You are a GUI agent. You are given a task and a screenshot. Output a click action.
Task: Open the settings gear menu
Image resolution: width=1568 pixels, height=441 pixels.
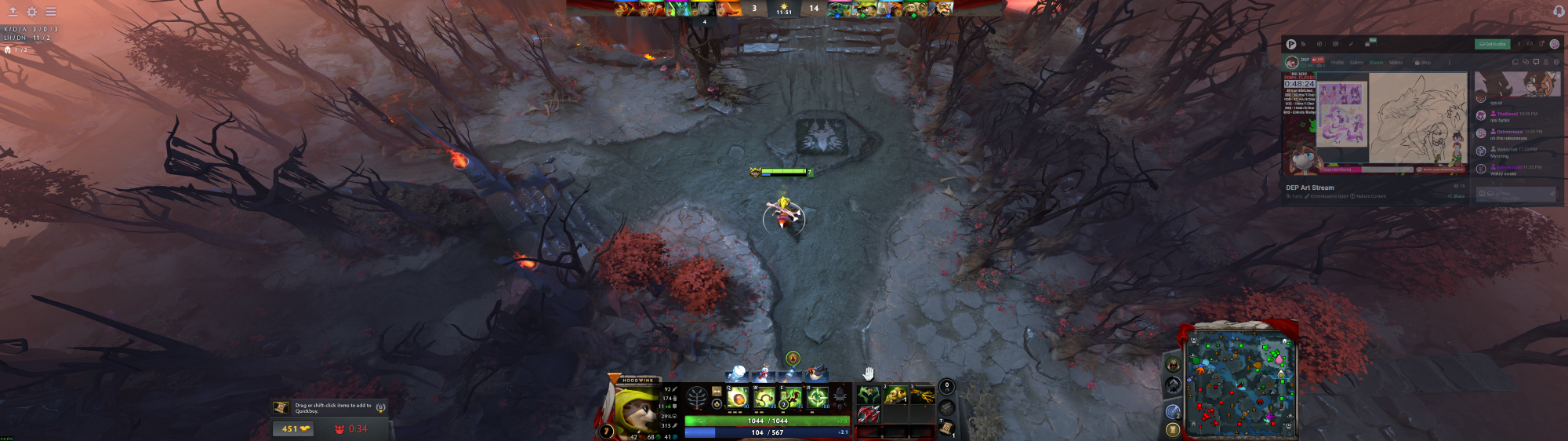click(x=31, y=12)
